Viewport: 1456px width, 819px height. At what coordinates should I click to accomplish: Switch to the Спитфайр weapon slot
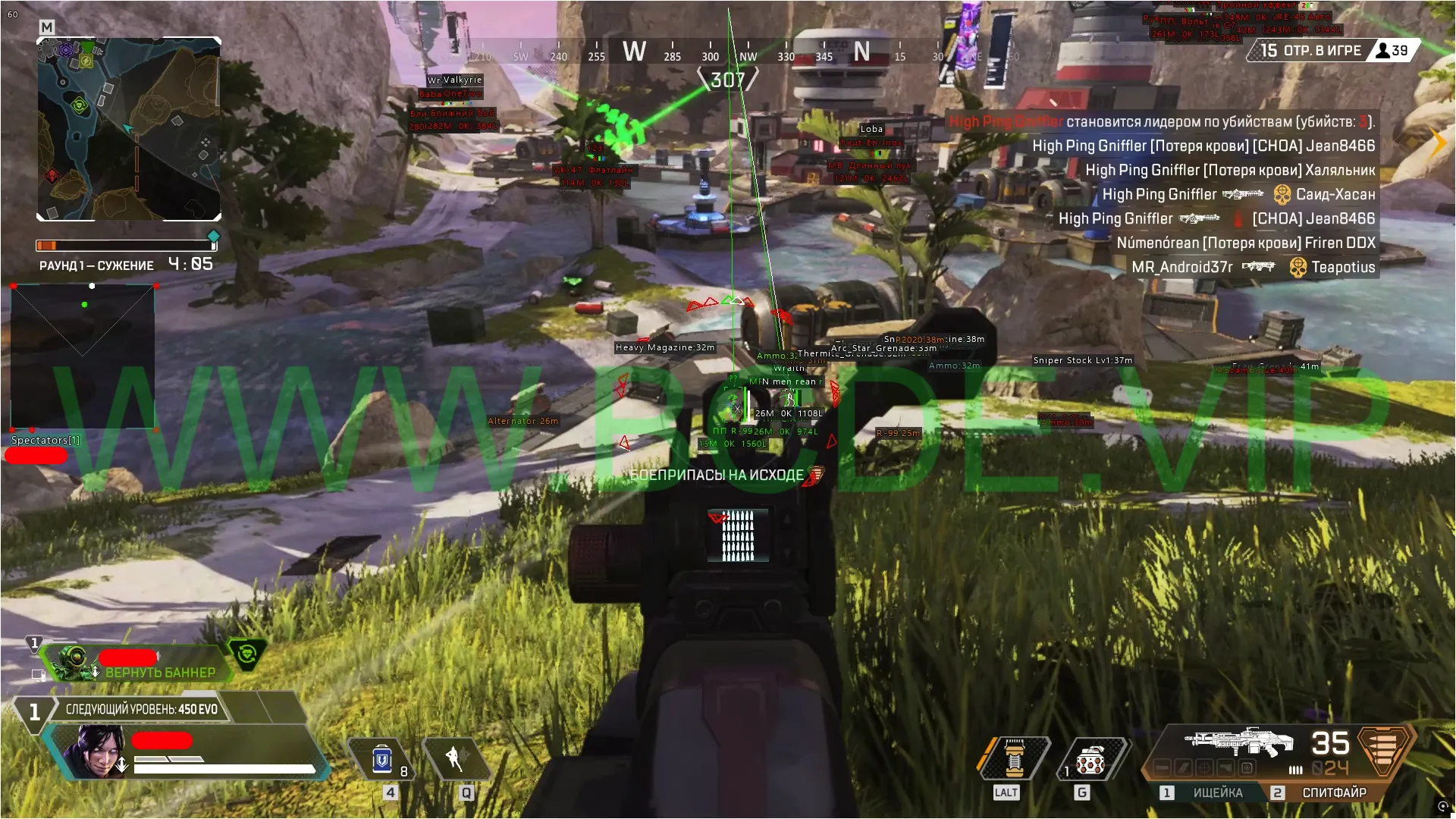point(1326,792)
